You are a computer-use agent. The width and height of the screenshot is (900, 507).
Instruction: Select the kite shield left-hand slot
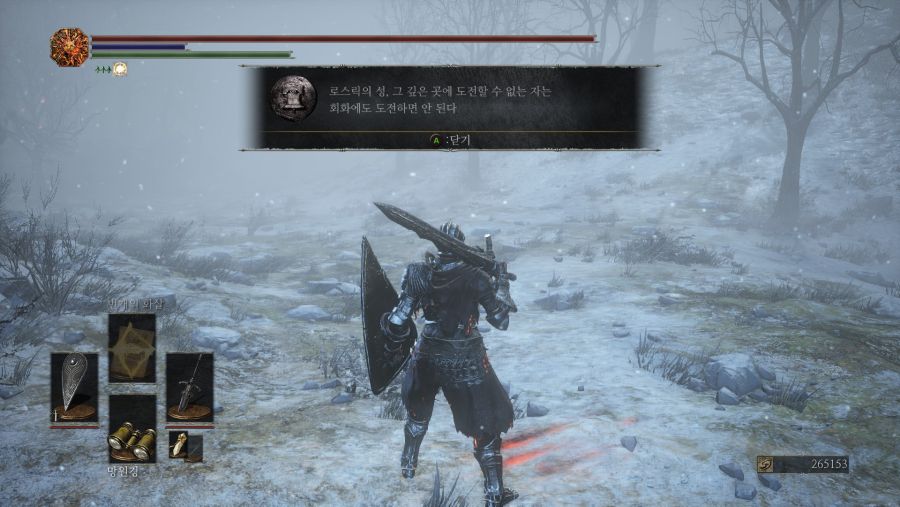[x=75, y=386]
